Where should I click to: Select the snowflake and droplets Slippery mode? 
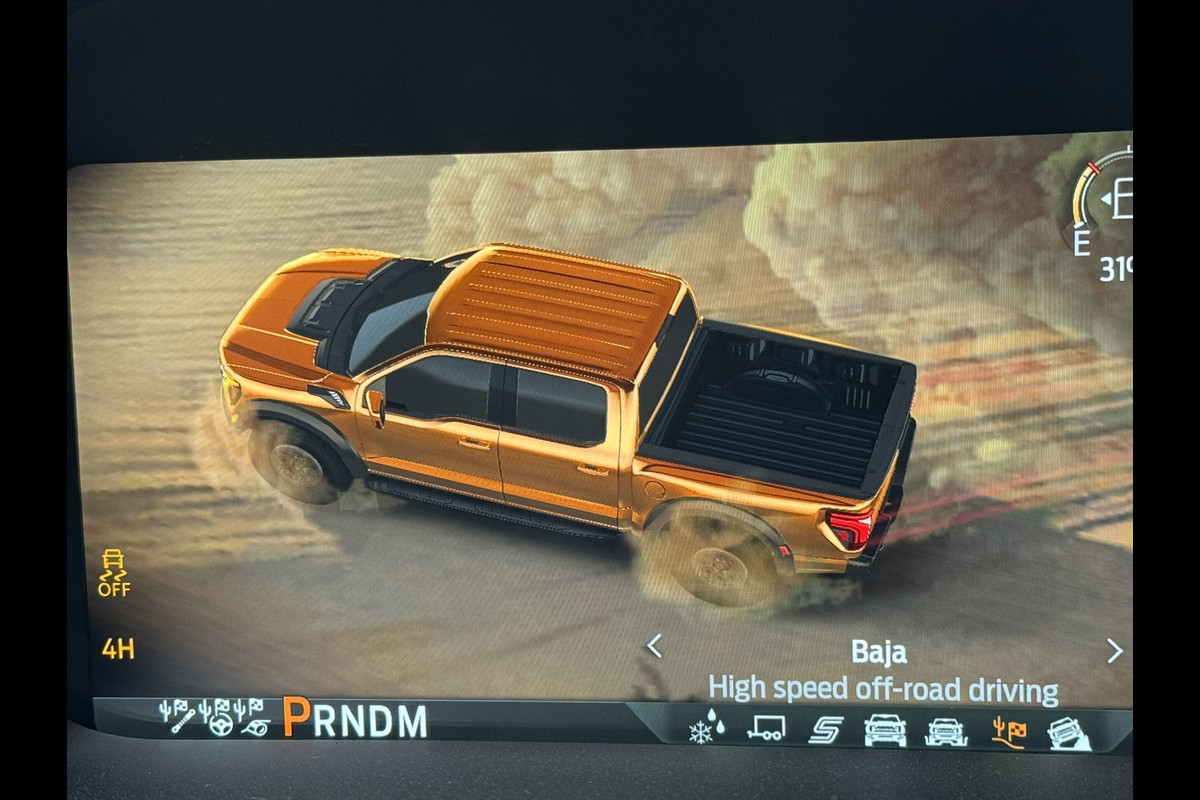tap(706, 727)
